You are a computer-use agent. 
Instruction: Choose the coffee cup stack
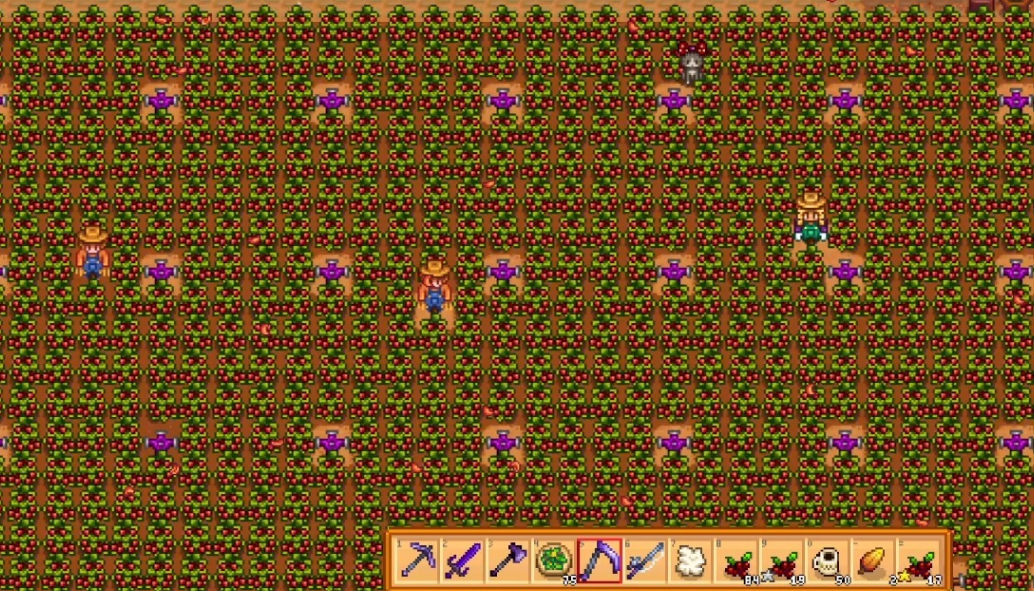pos(828,560)
